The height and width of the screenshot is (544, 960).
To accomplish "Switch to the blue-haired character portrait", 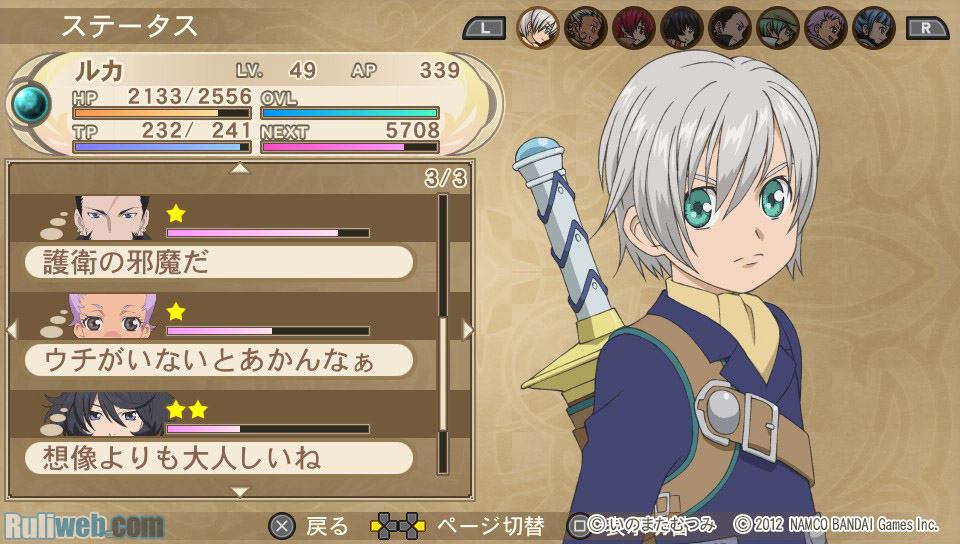I will point(874,28).
